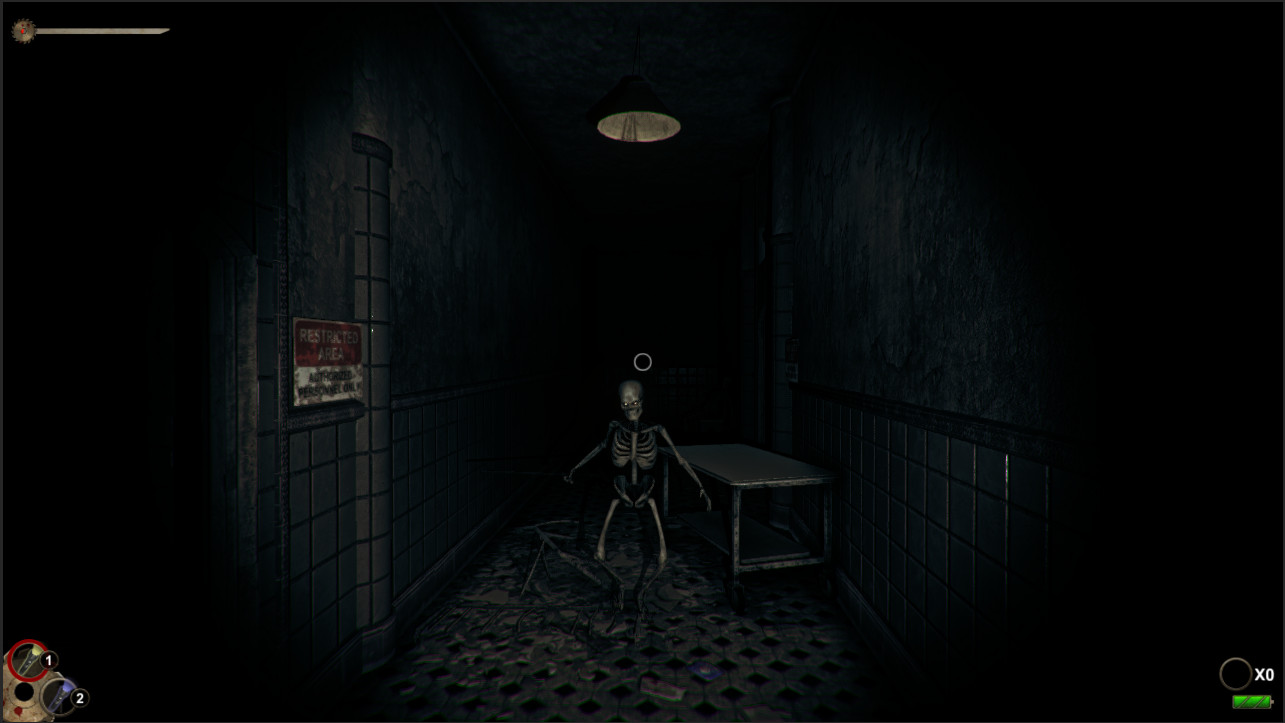Click the lower shelf of the metal cart
1285x723 pixels.
770,545
